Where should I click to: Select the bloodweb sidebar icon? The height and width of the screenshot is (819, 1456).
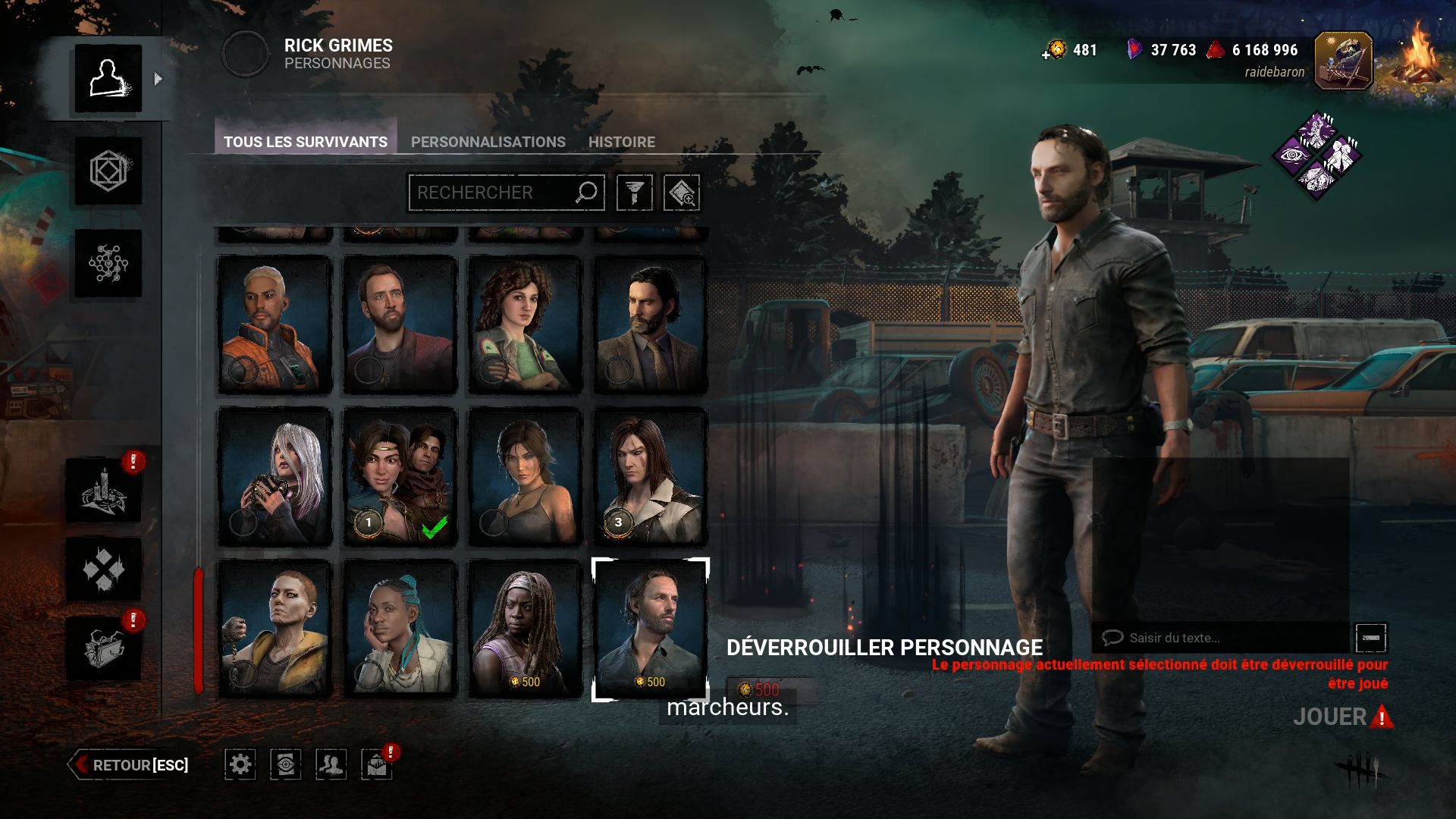(x=108, y=263)
